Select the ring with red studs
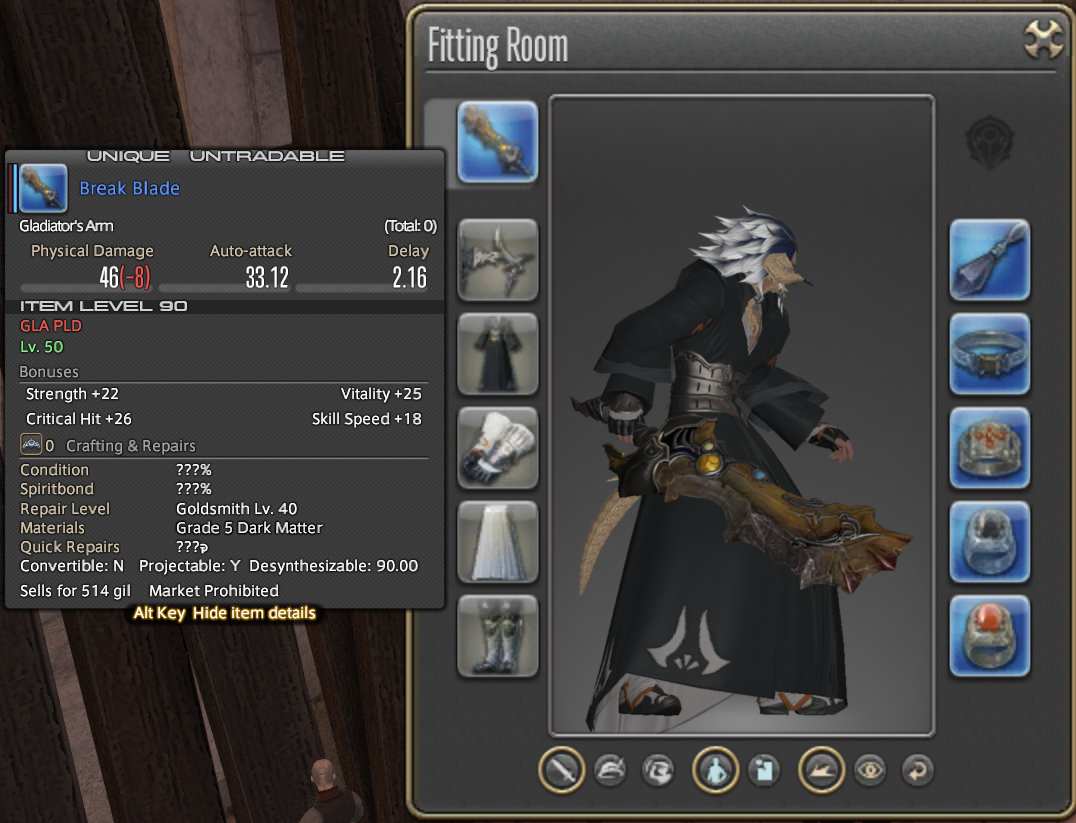Screen dimensions: 1076x823 point(989,448)
